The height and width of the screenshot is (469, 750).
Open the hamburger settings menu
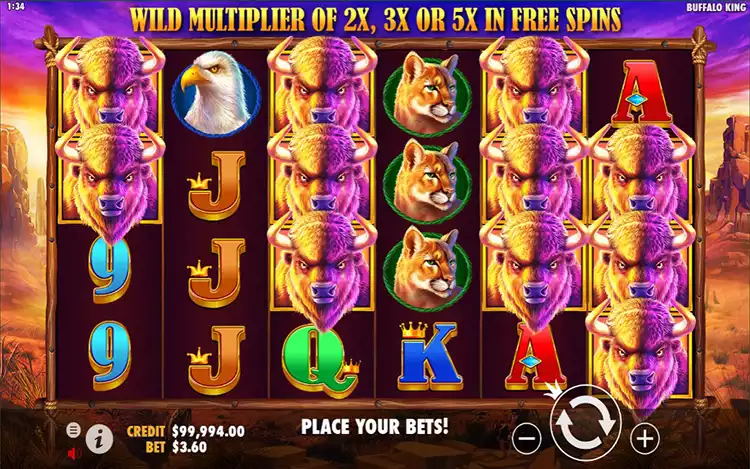[74, 430]
